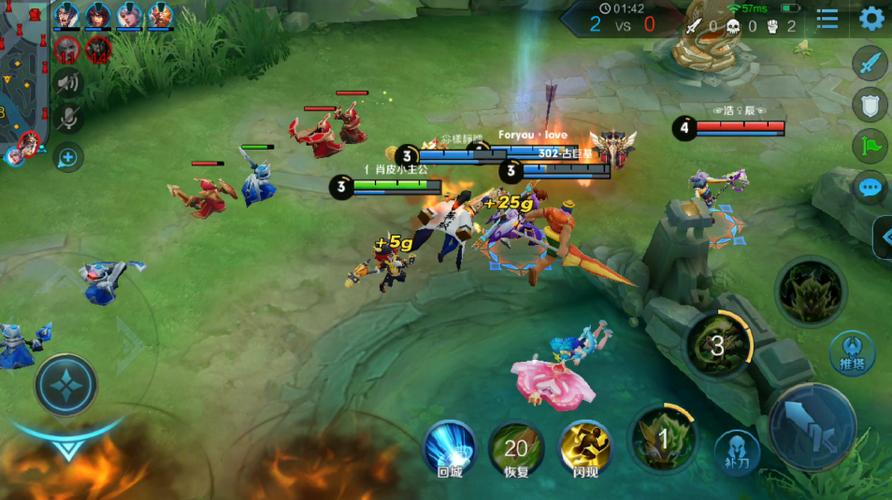Tap the large basic attack button
The image size is (892, 500).
pyautogui.click(x=811, y=427)
